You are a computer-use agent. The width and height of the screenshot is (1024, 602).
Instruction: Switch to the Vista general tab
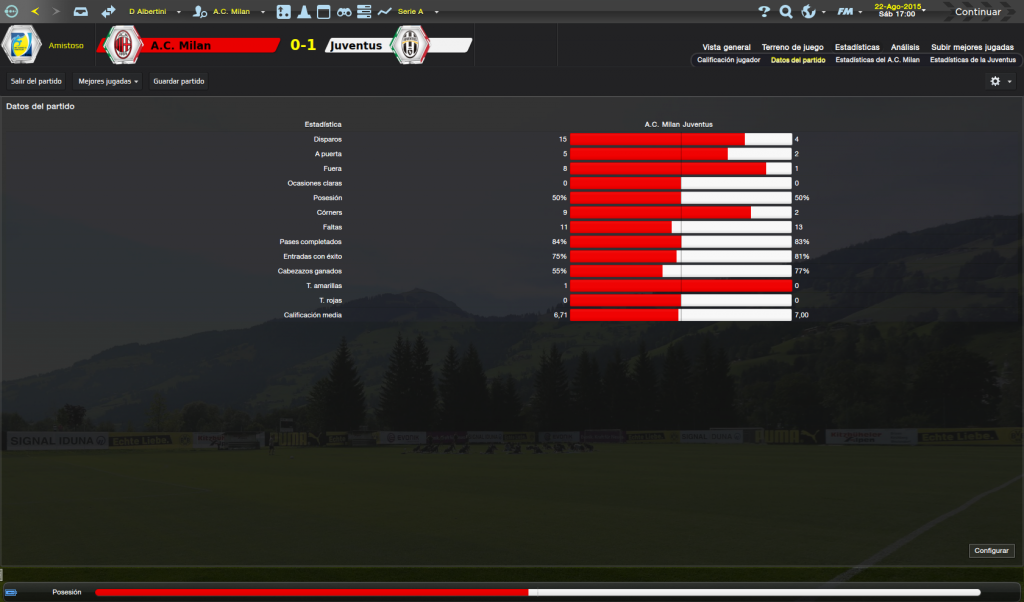[726, 47]
